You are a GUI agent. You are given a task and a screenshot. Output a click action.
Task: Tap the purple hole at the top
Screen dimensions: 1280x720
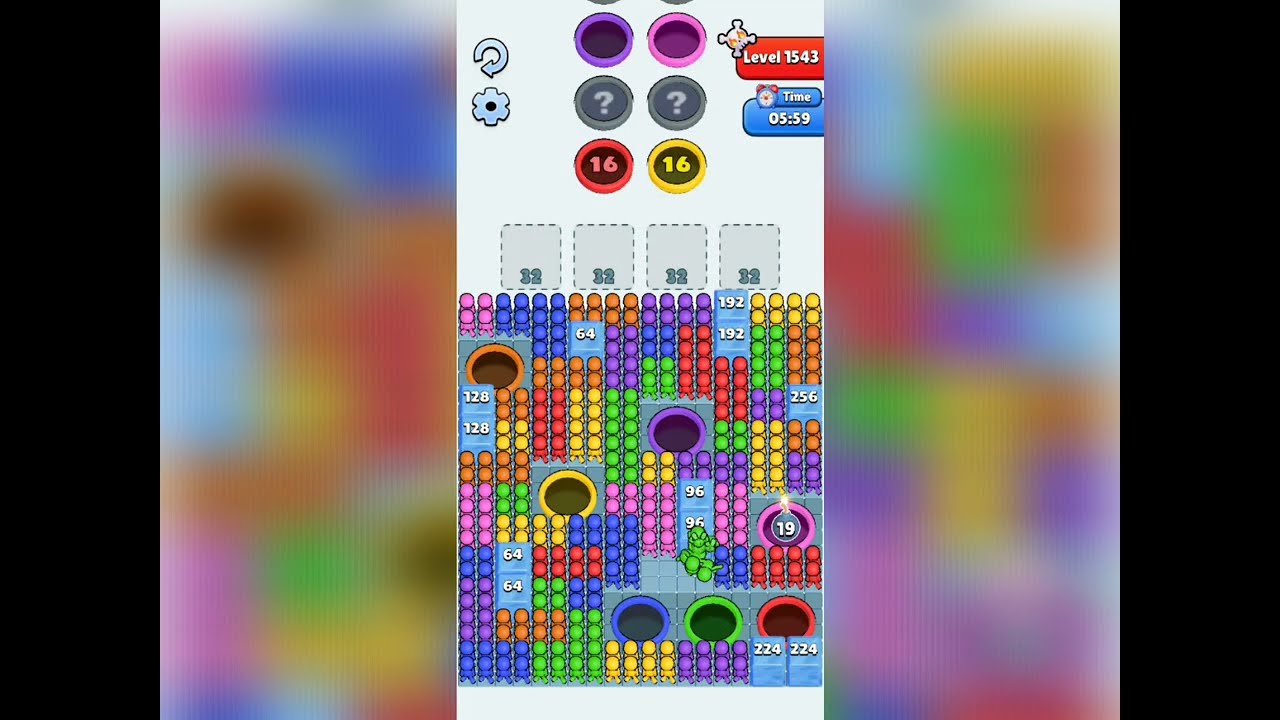tap(604, 40)
